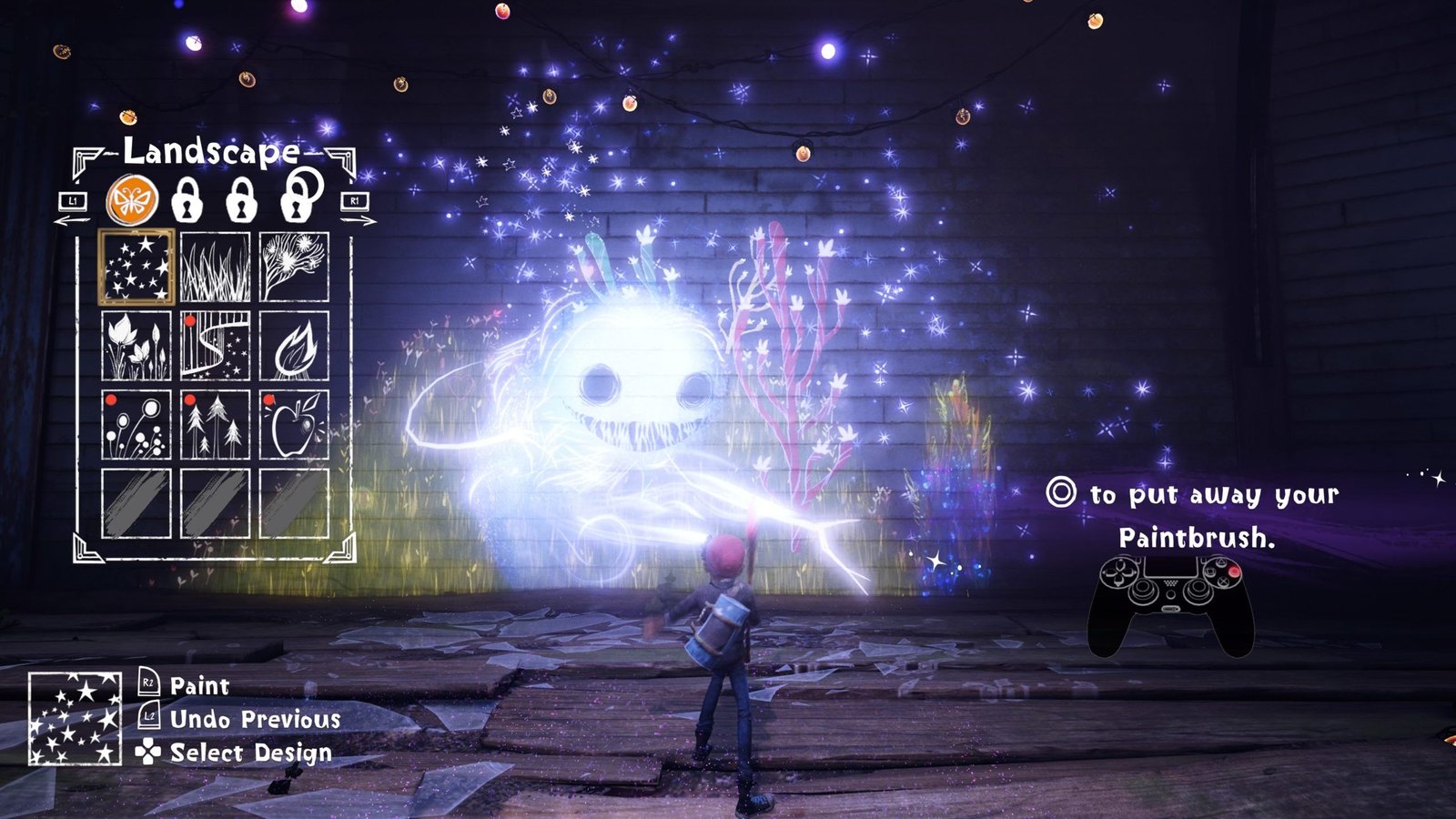Select the orange butterfly category tab
Screen dimensions: 1456x819
(132, 201)
